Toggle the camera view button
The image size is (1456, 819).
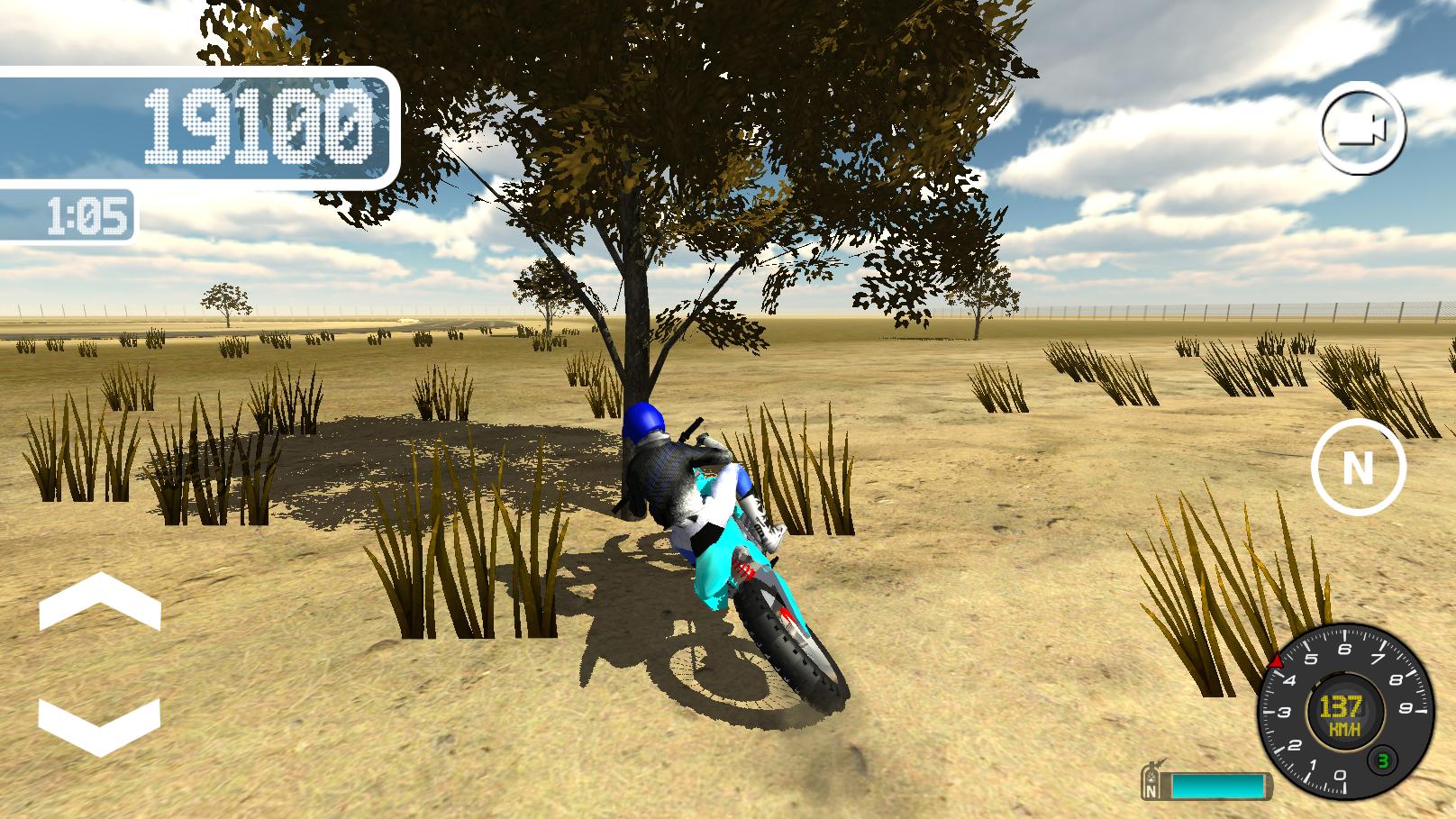click(1361, 127)
